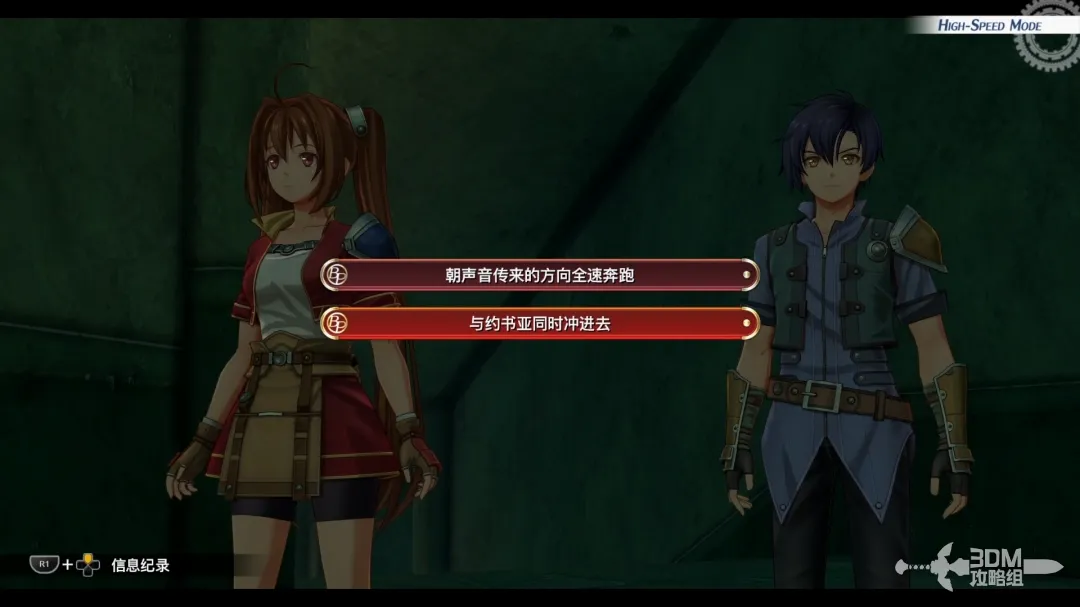Select "与约书亚同时冲进去" dialogue option
This screenshot has width=1080, height=607.
539,323
